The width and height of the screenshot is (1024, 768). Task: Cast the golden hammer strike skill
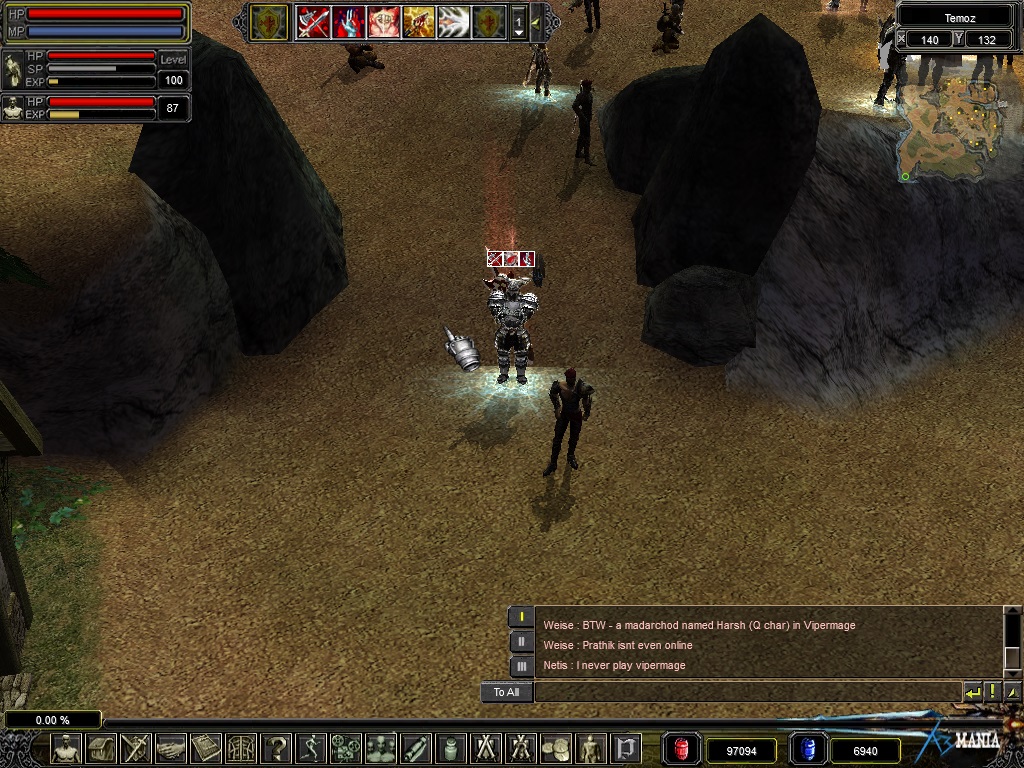pos(418,21)
